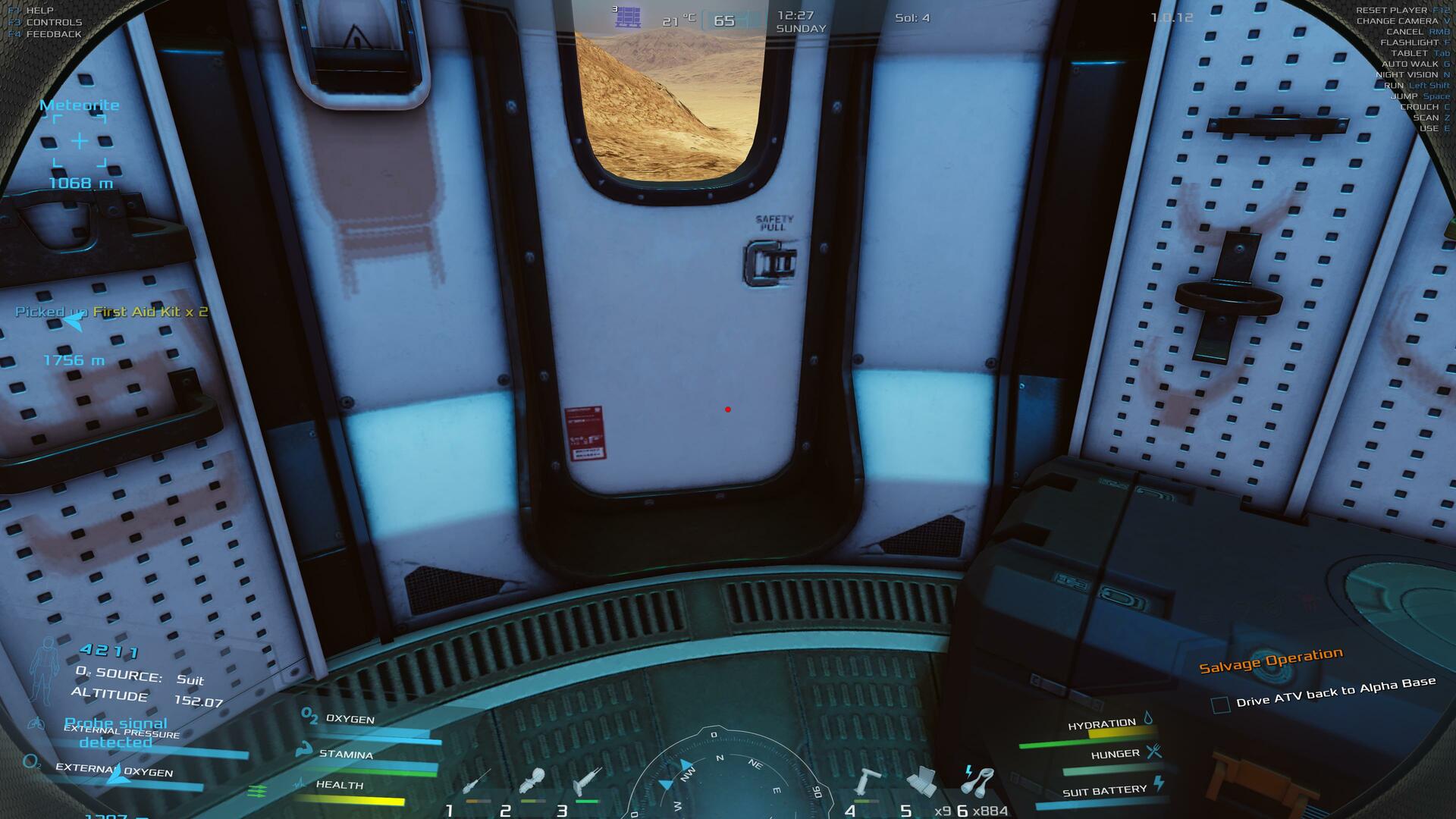Select the pronged tool in hotbar slot 3
The height and width of the screenshot is (819, 1456).
coord(587,781)
